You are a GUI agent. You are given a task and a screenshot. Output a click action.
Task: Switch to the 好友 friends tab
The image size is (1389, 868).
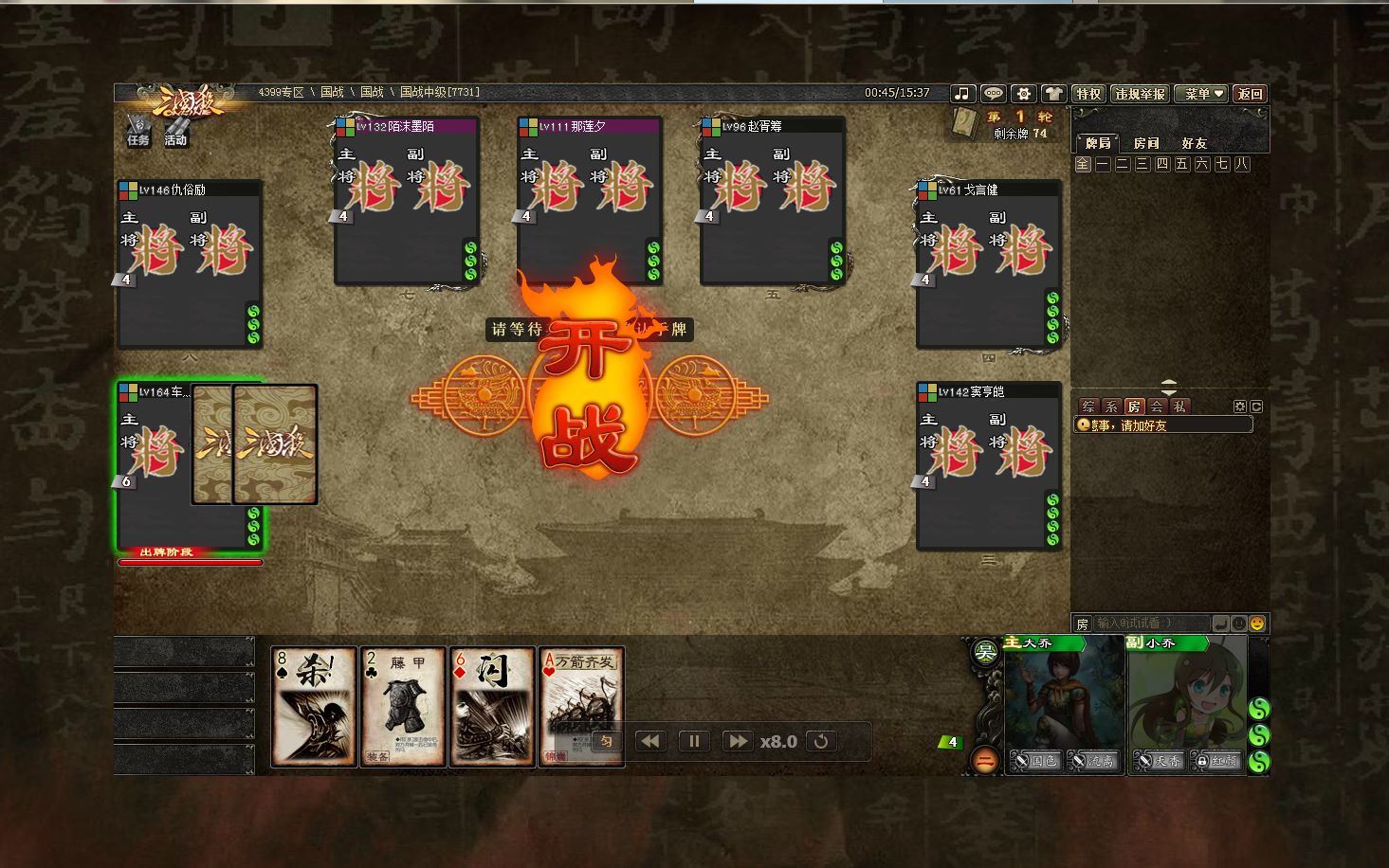click(x=1194, y=143)
